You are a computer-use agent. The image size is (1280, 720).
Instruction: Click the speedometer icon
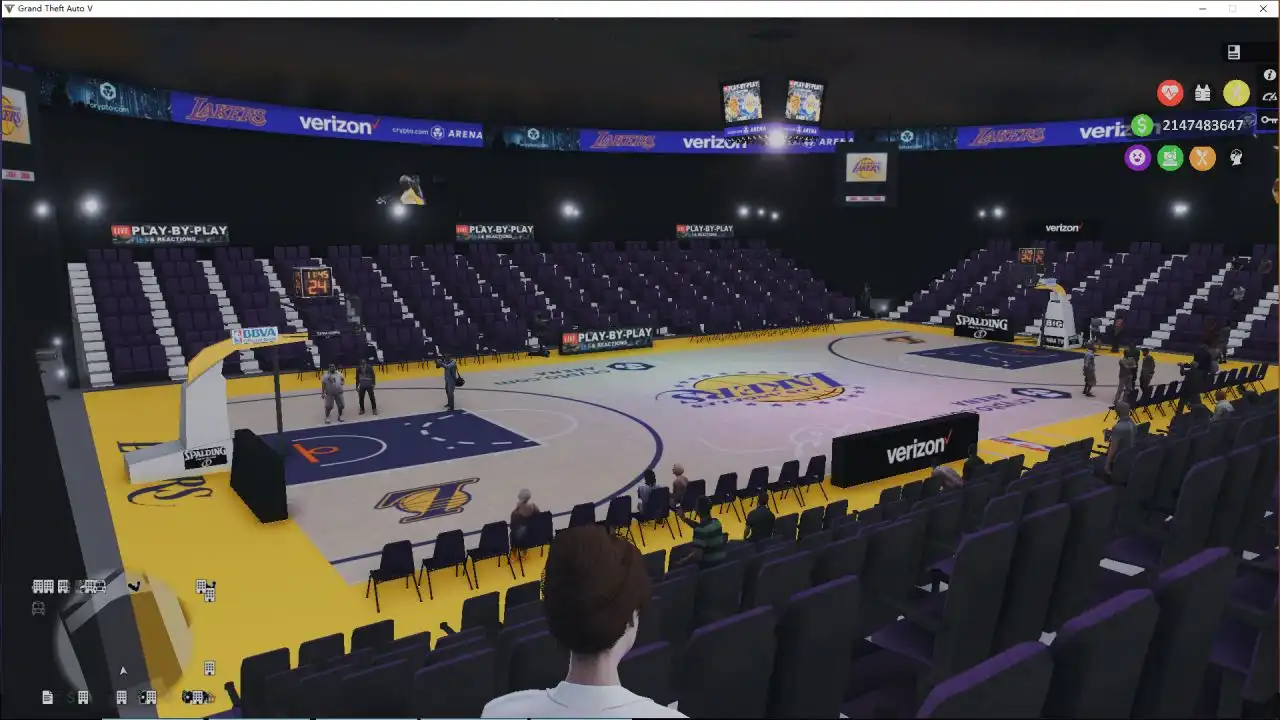1269,97
